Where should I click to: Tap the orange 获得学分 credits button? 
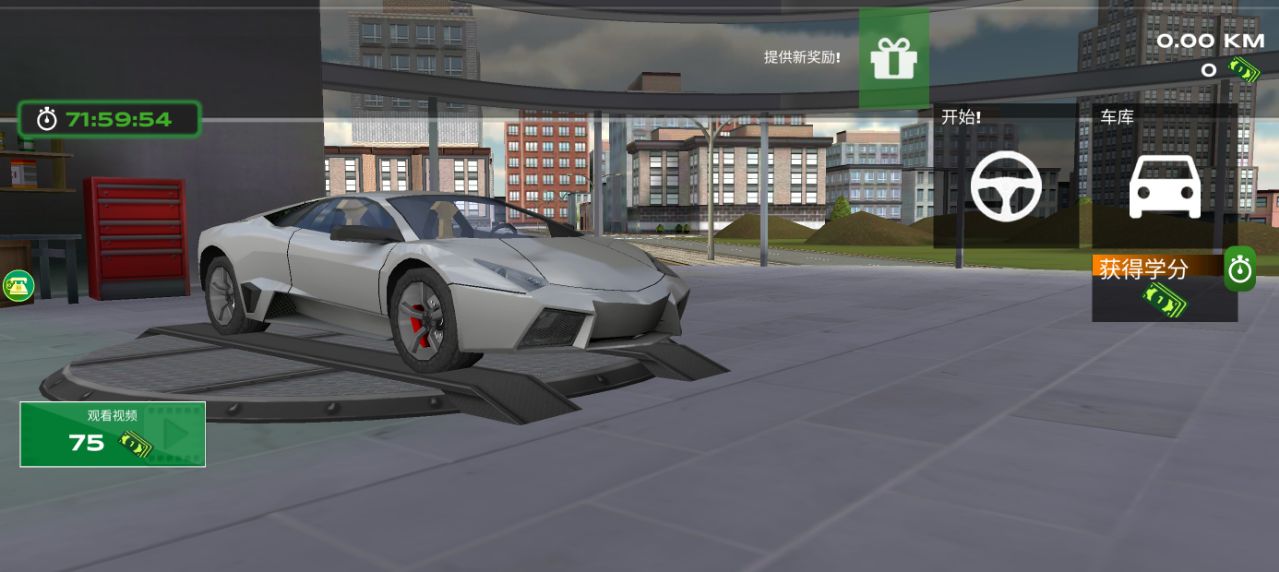tap(1157, 269)
